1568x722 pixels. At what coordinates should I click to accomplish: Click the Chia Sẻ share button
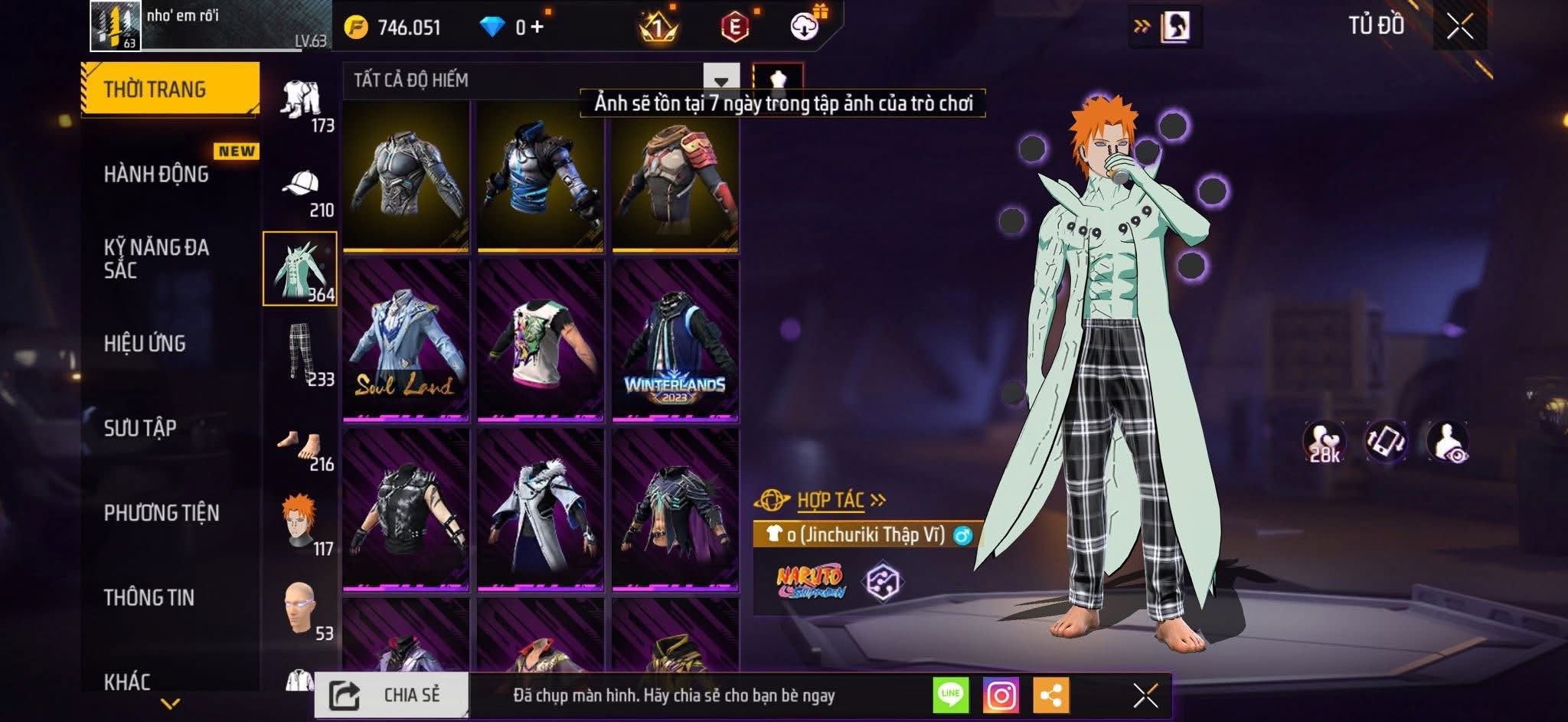click(391, 695)
